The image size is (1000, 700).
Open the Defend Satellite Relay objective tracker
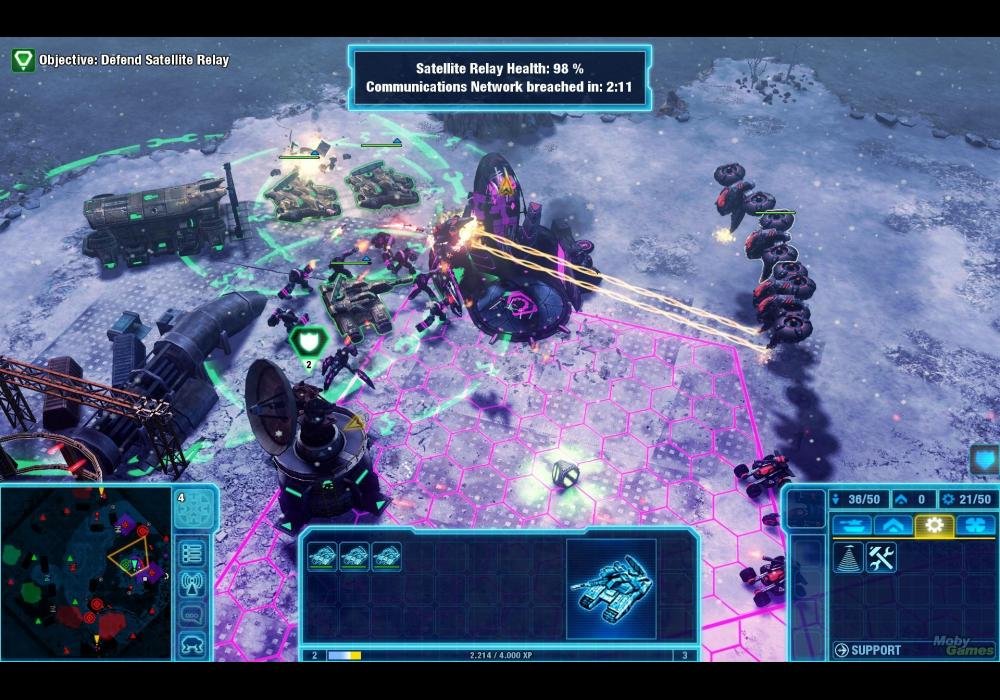(x=23, y=60)
